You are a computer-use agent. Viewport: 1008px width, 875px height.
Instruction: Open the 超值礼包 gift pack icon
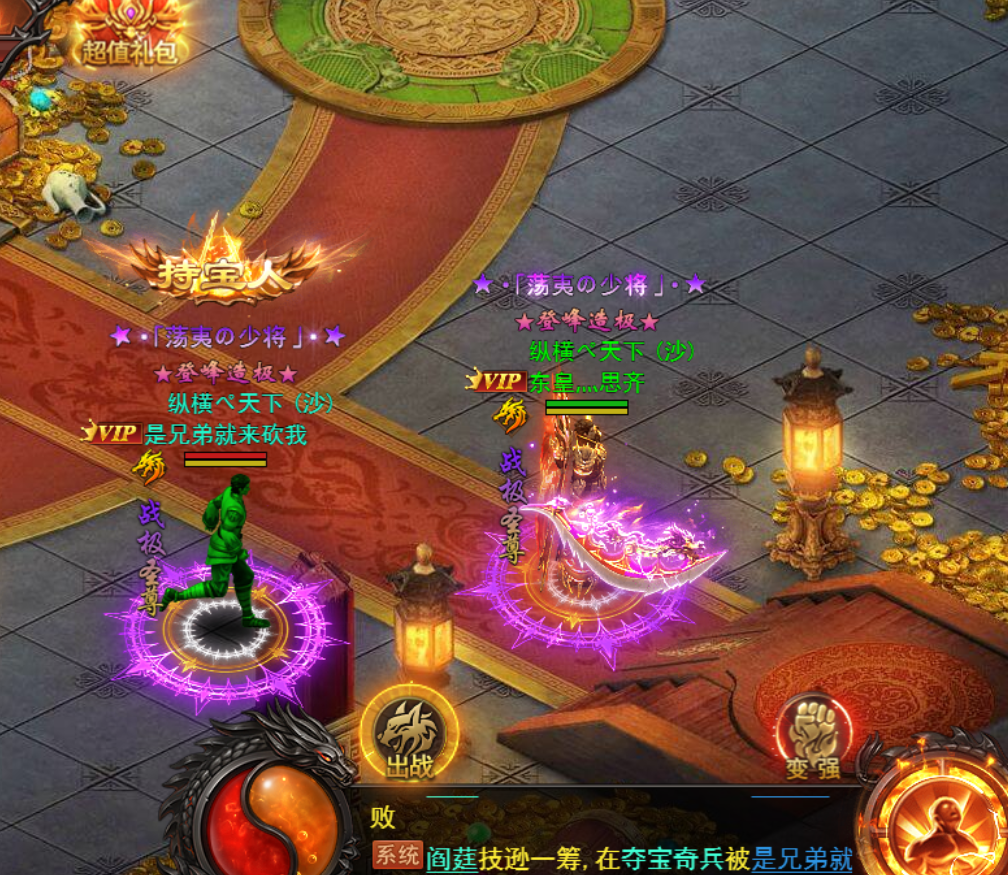129,32
